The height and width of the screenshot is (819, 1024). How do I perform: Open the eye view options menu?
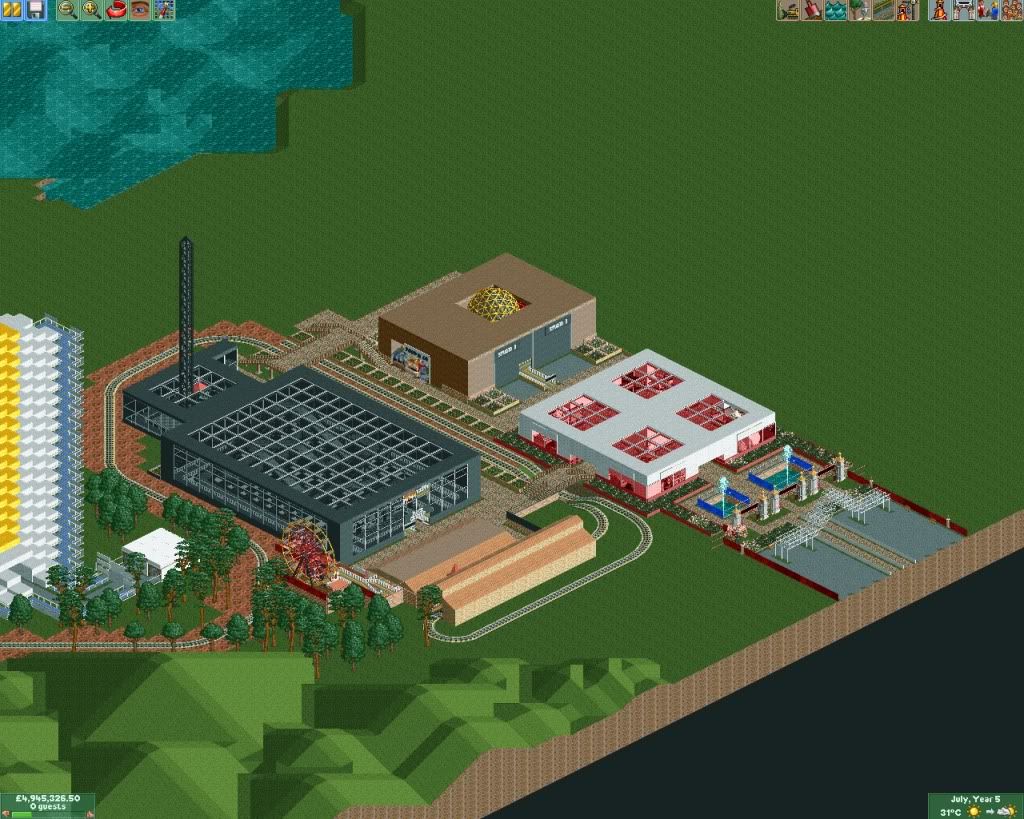click(140, 10)
